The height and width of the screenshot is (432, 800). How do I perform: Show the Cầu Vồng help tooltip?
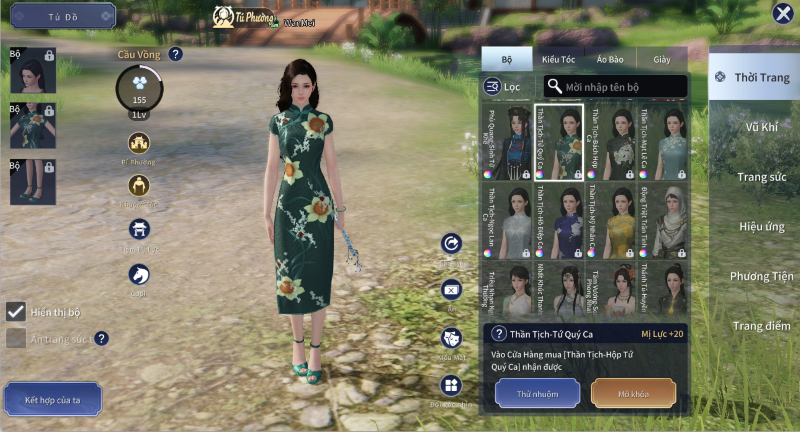point(176,55)
